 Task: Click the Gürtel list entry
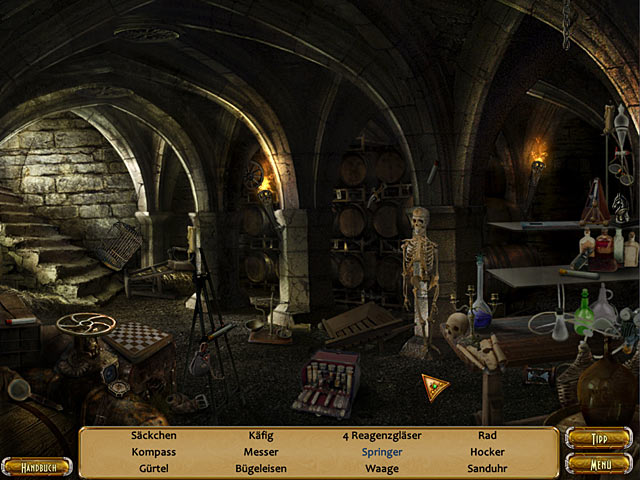(x=153, y=468)
